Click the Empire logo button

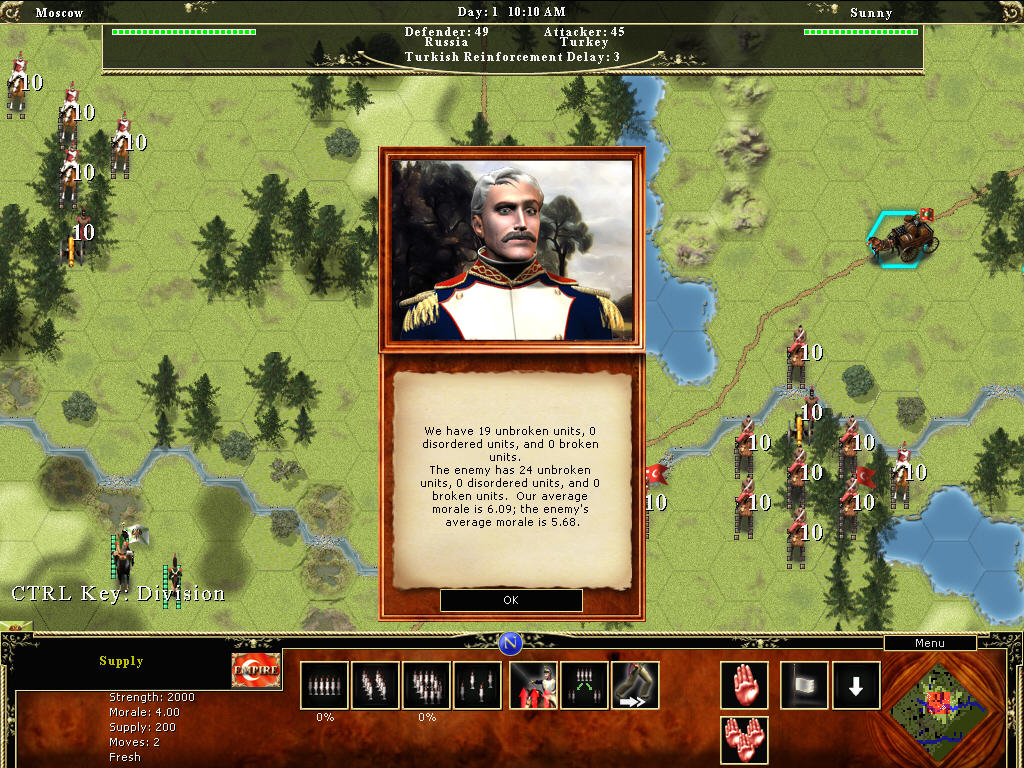click(x=256, y=671)
